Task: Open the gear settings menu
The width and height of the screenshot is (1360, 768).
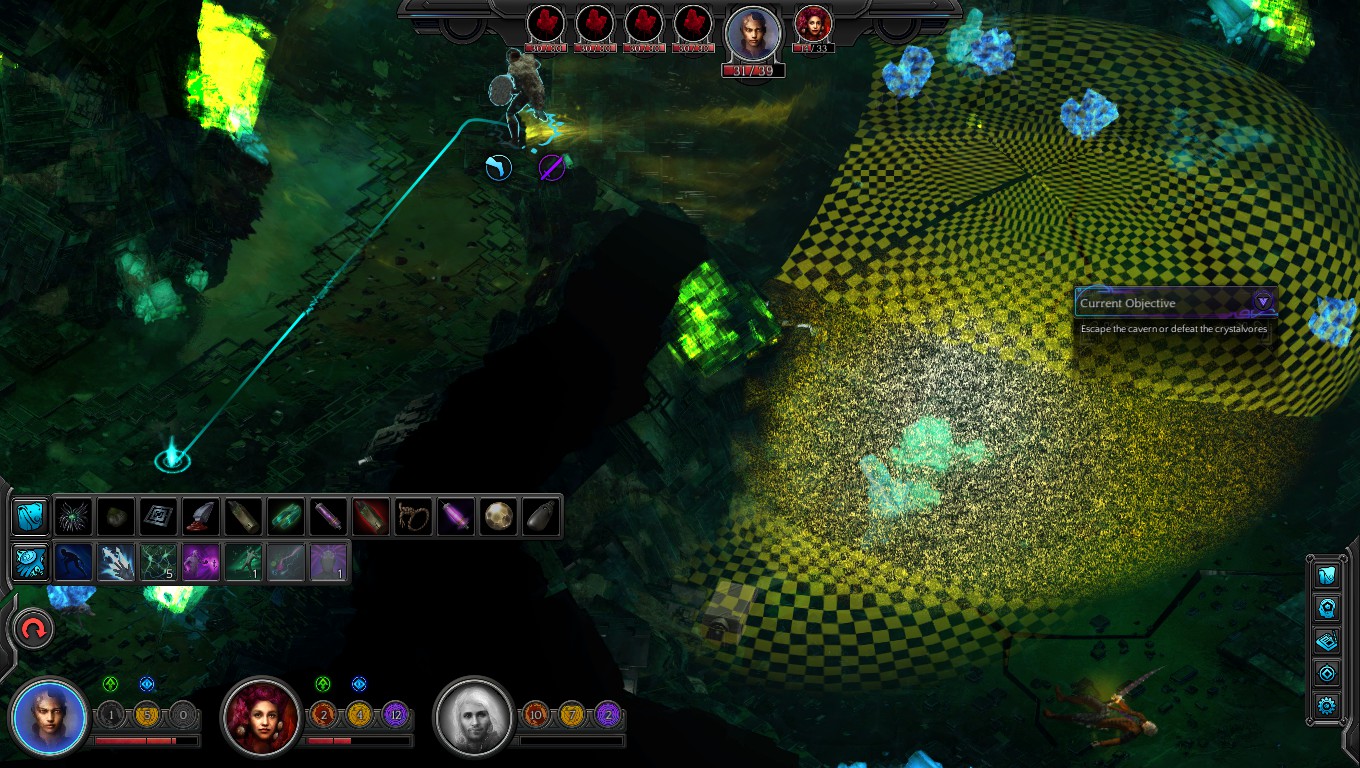Action: (x=1327, y=706)
